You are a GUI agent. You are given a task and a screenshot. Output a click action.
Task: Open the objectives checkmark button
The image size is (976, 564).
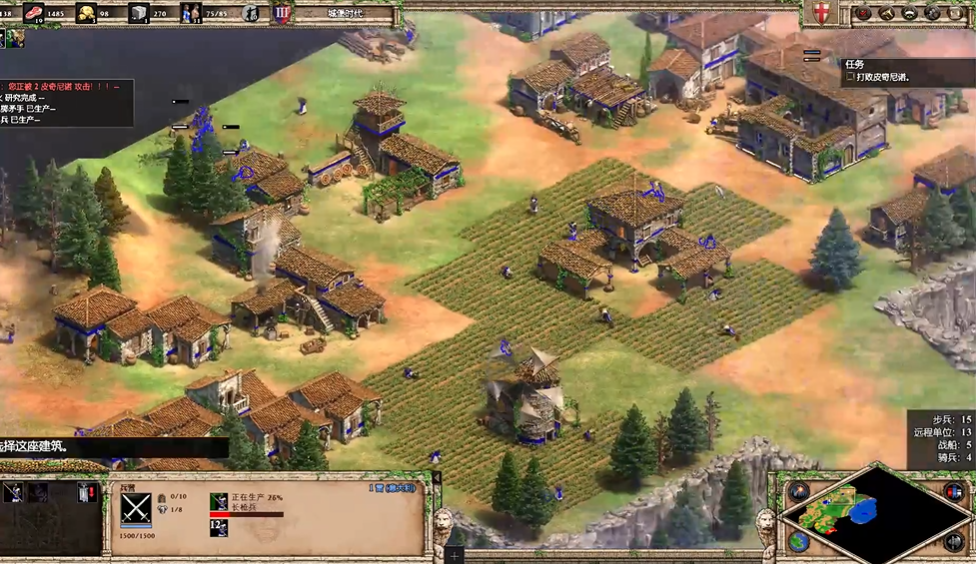tap(863, 13)
